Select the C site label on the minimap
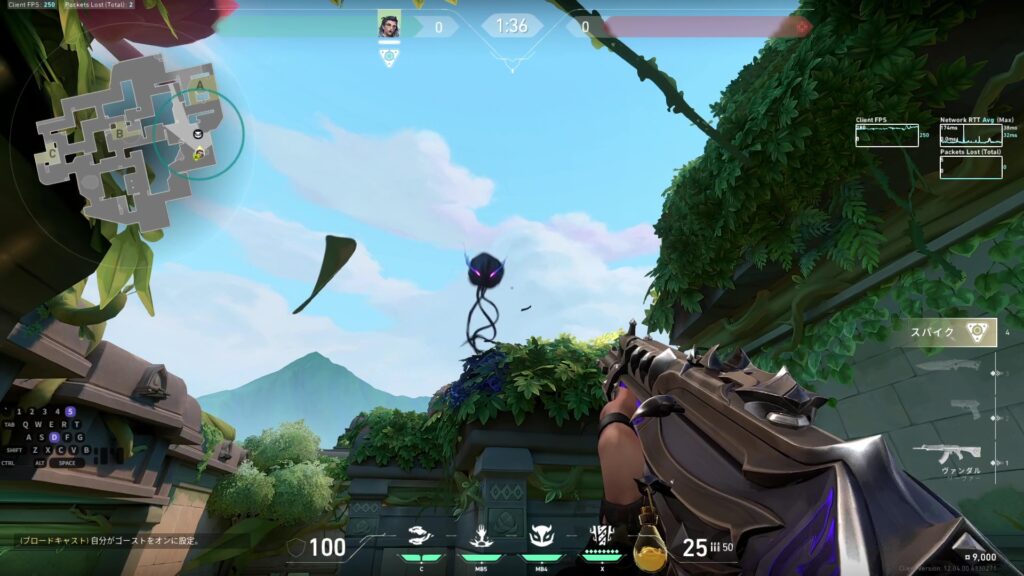The height and width of the screenshot is (576, 1024). coord(53,154)
